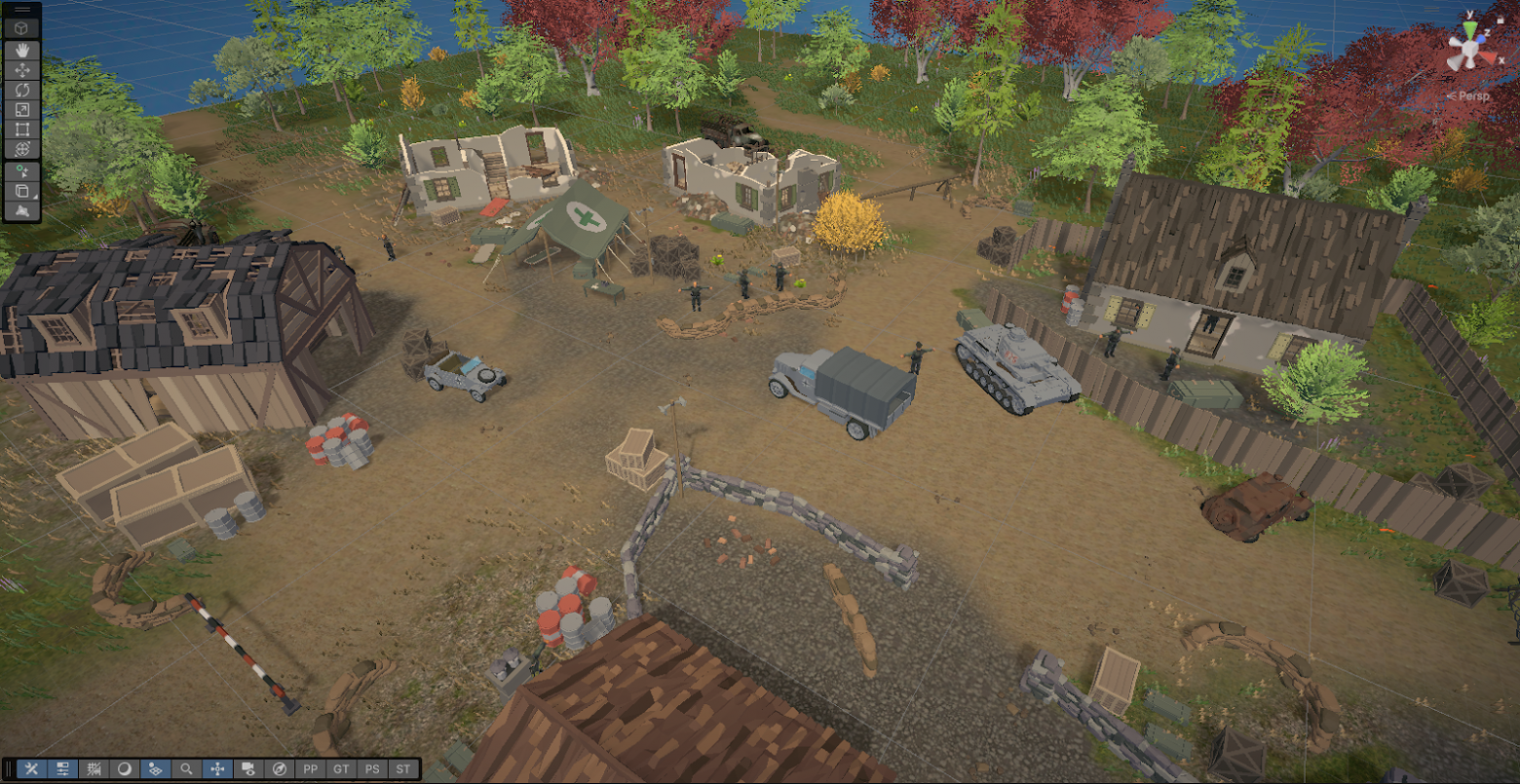Toggle the PS button
This screenshot has height=784, width=1520.
click(372, 768)
